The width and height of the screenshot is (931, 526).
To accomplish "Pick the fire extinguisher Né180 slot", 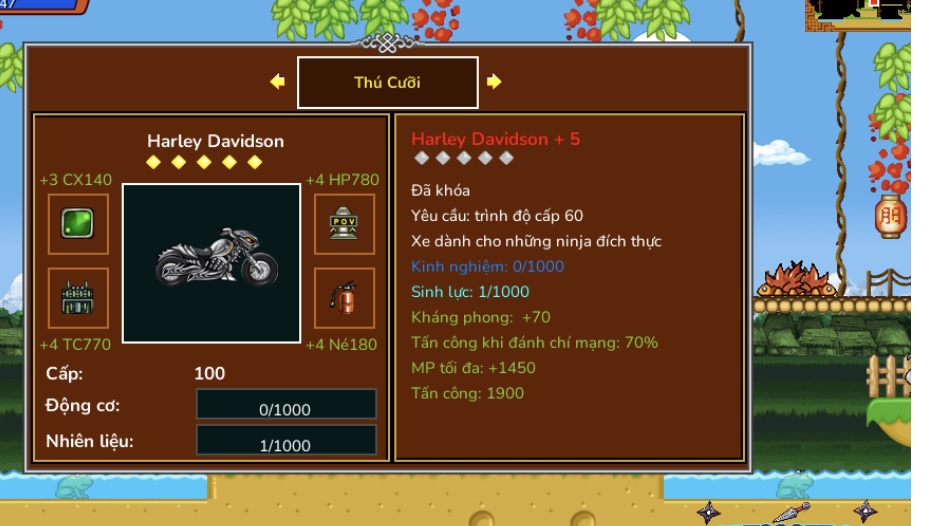I will click(344, 298).
